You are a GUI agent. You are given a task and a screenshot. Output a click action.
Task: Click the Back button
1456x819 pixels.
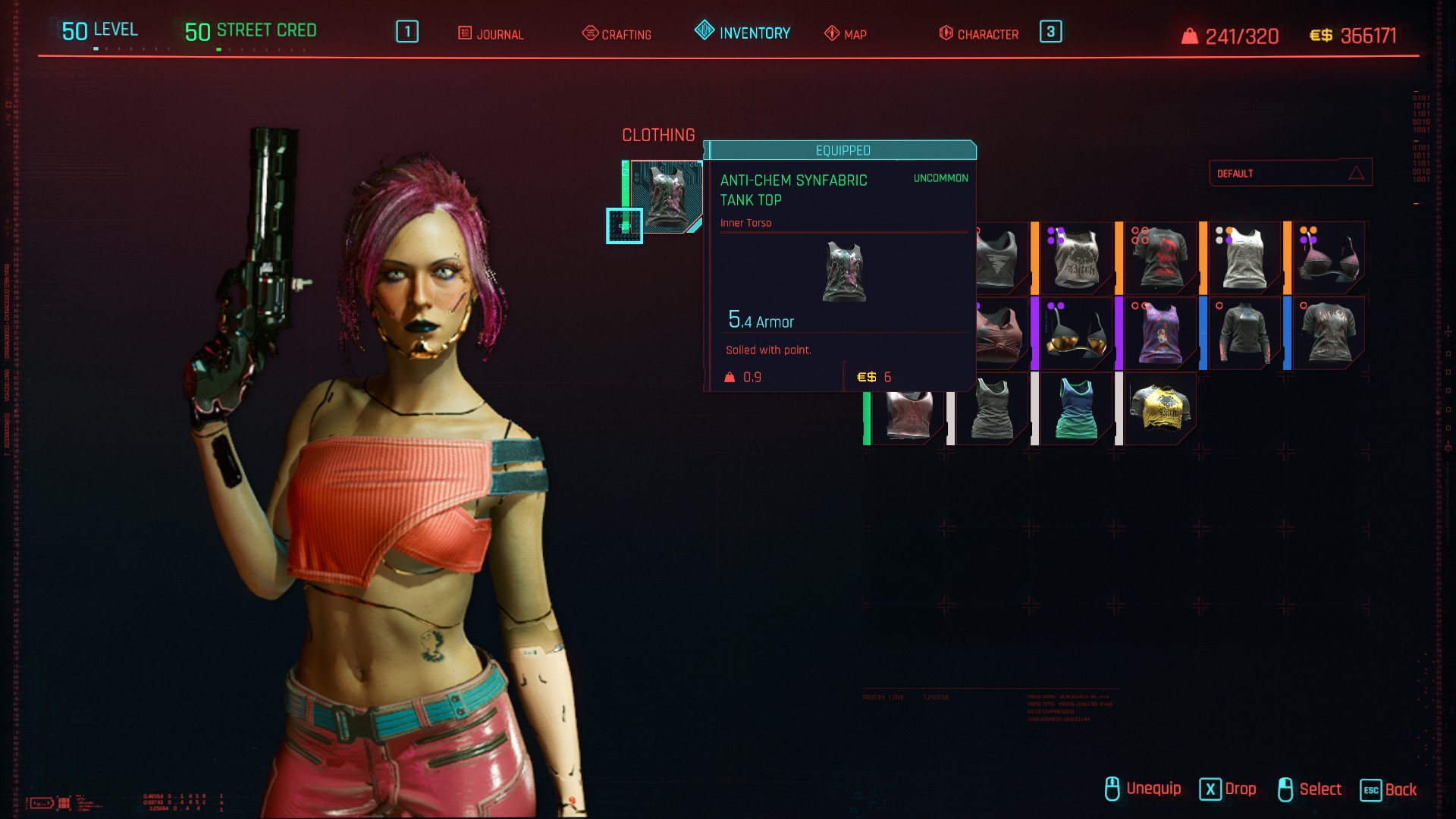click(x=1389, y=789)
